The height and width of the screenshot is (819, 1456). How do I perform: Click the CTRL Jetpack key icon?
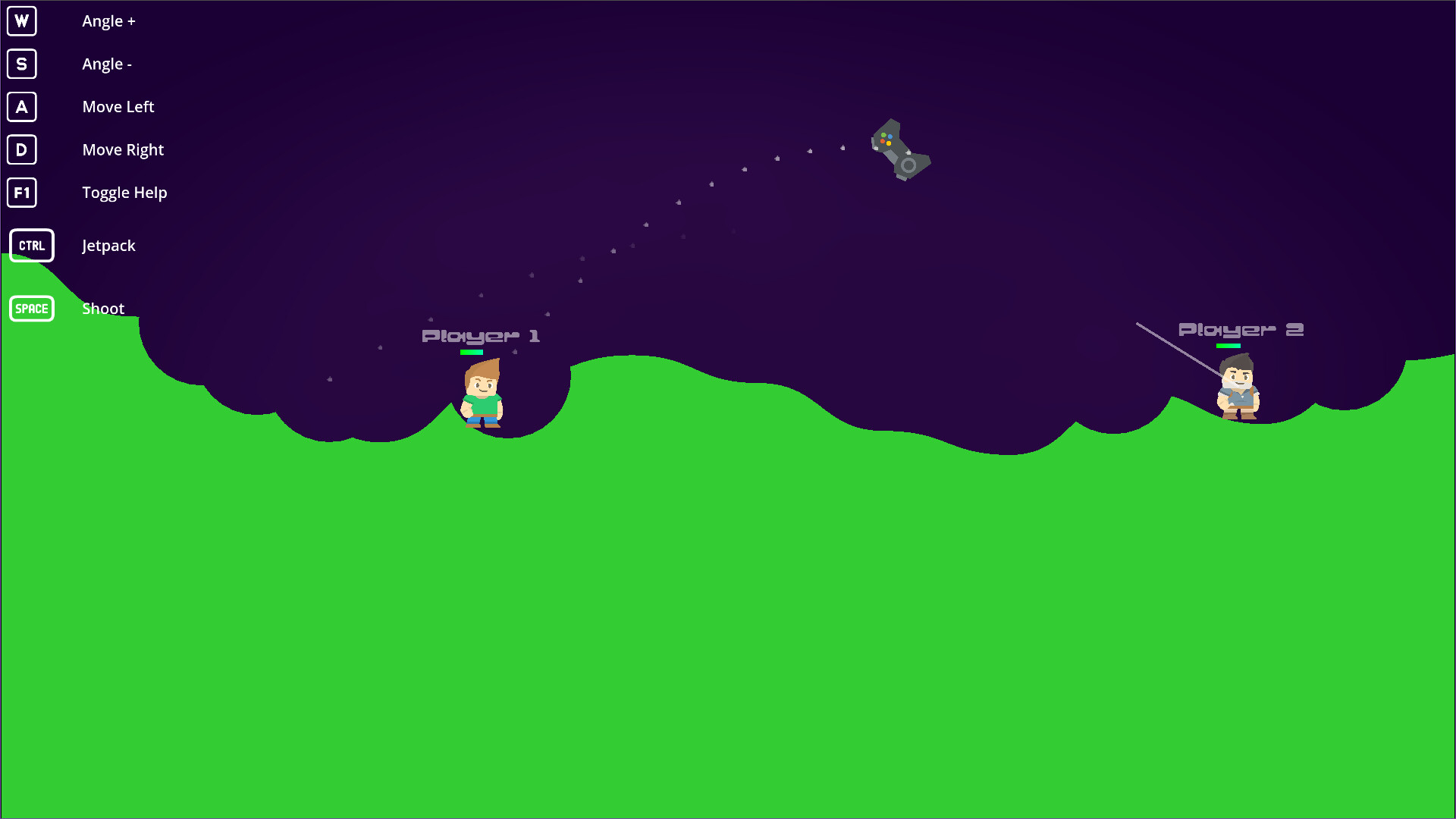tap(32, 245)
